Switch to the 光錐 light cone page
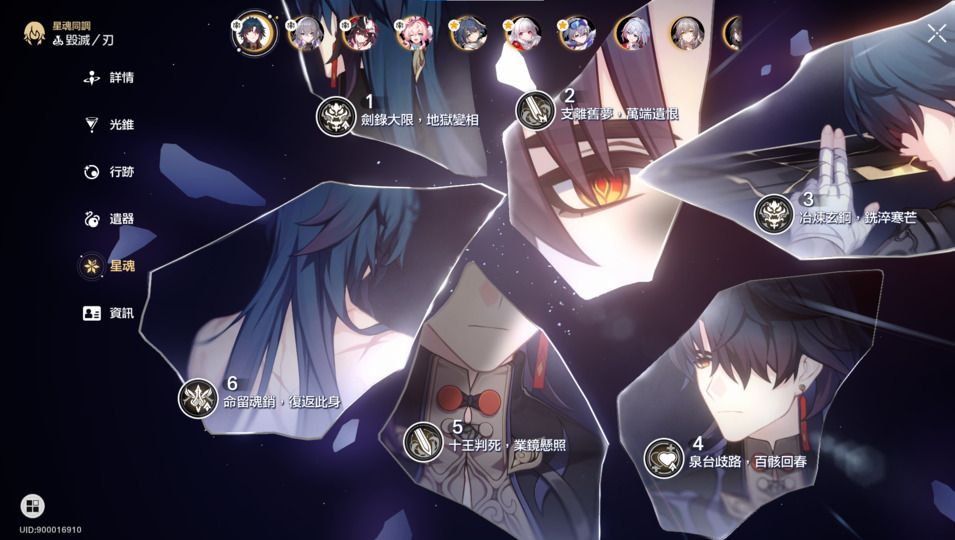The width and height of the screenshot is (955, 540). pyautogui.click(x=110, y=125)
